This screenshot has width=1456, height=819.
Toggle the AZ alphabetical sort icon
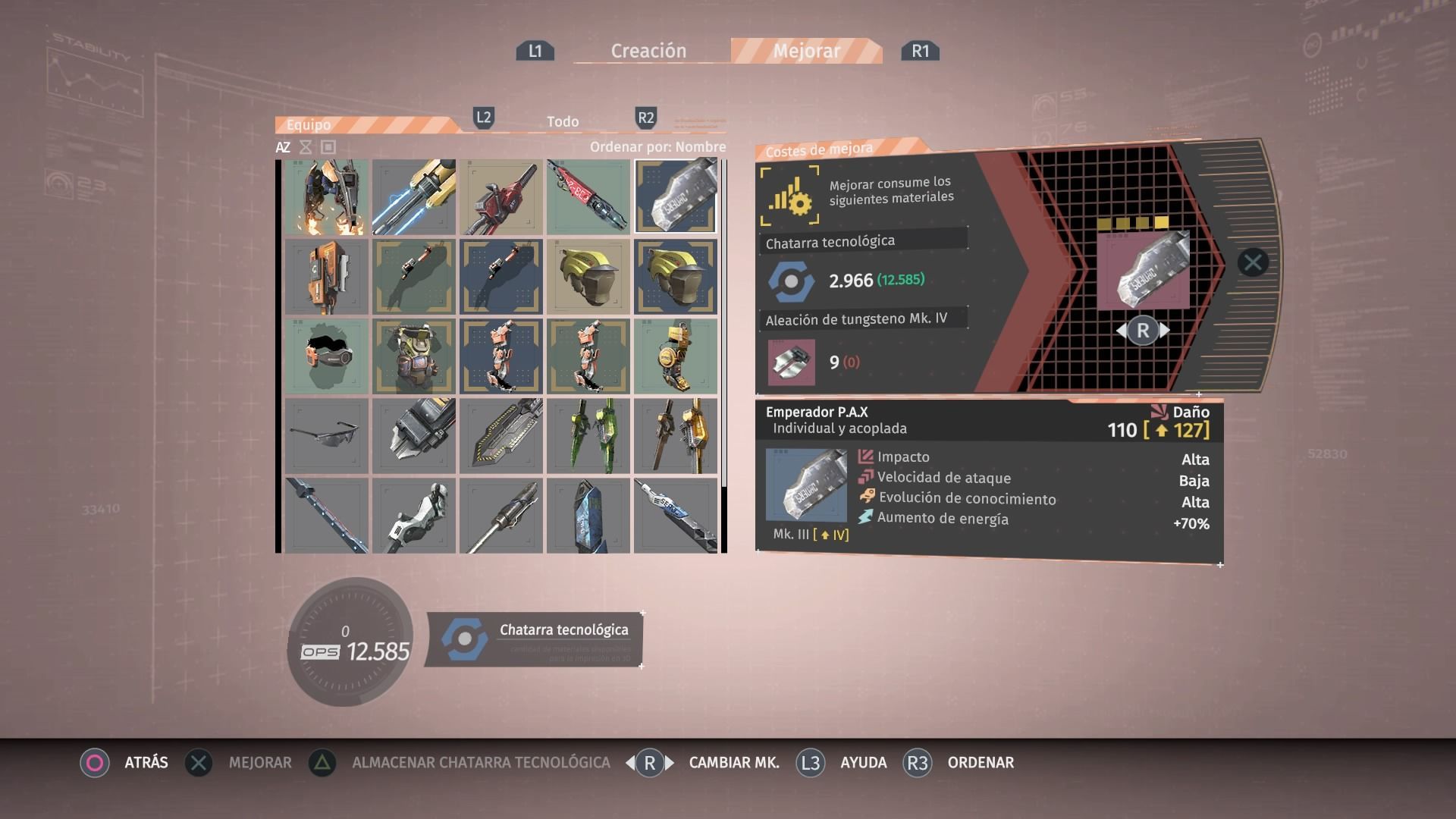click(x=283, y=147)
